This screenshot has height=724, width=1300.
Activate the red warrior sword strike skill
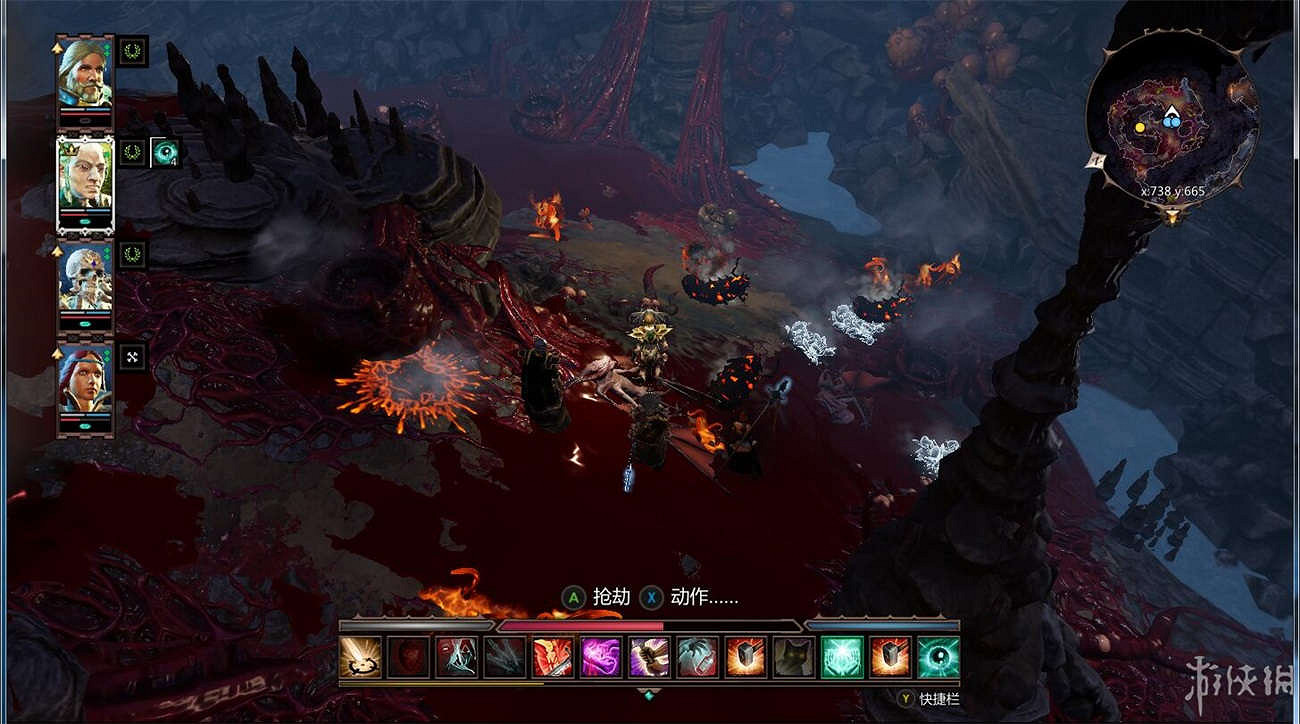click(552, 657)
